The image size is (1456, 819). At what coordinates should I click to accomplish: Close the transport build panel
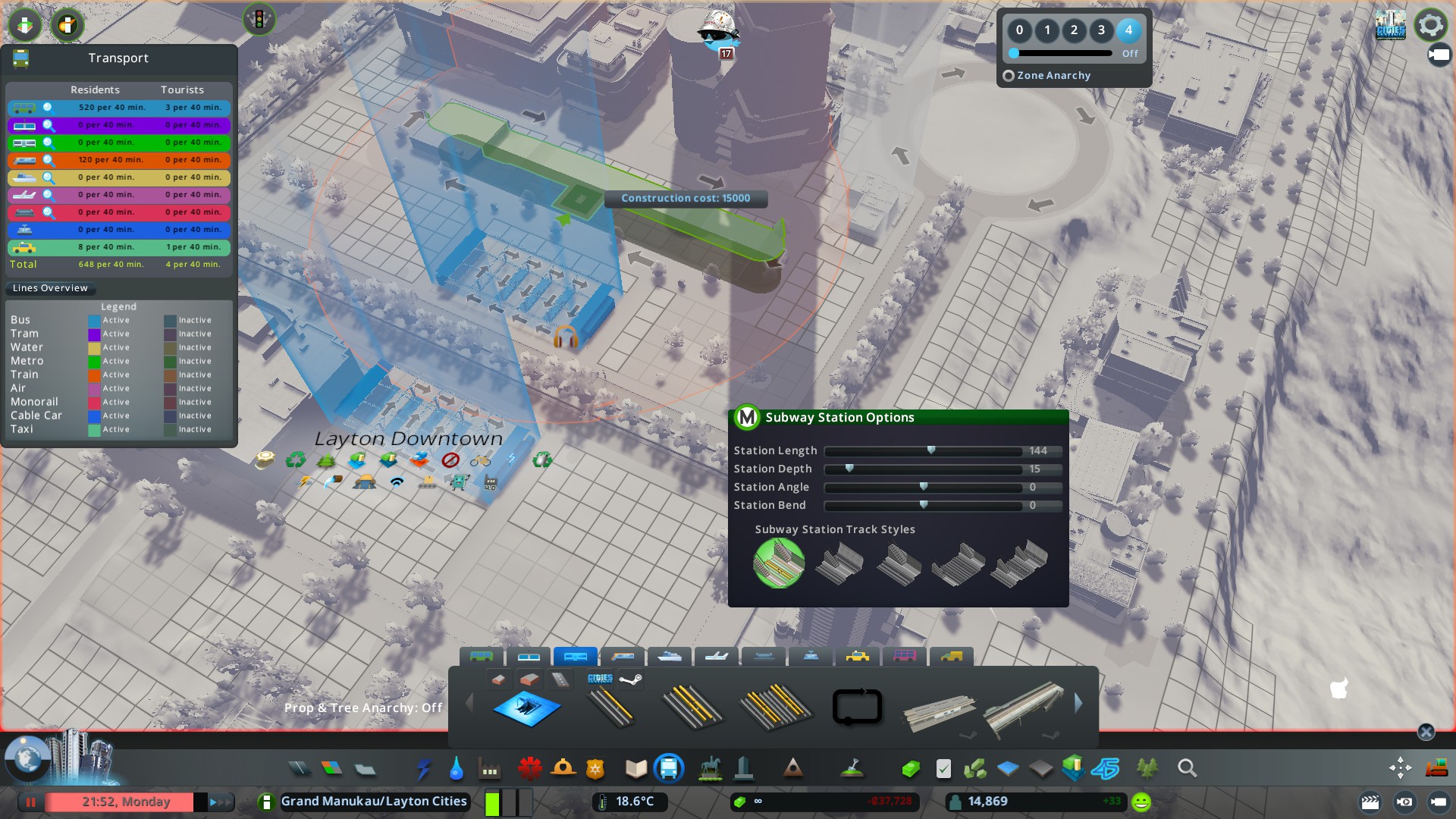[1426, 732]
